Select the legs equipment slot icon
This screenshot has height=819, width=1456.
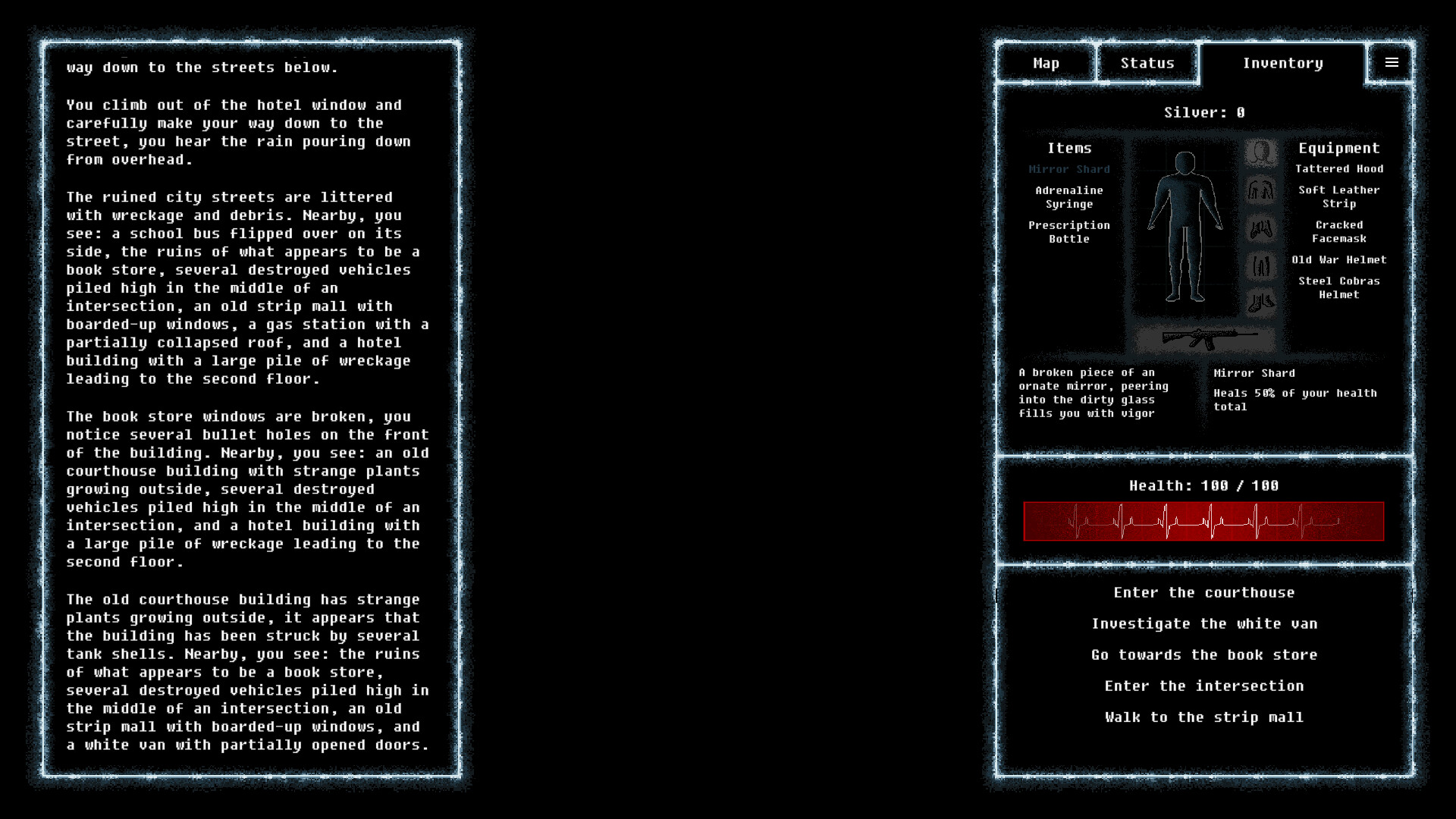pos(1261,265)
